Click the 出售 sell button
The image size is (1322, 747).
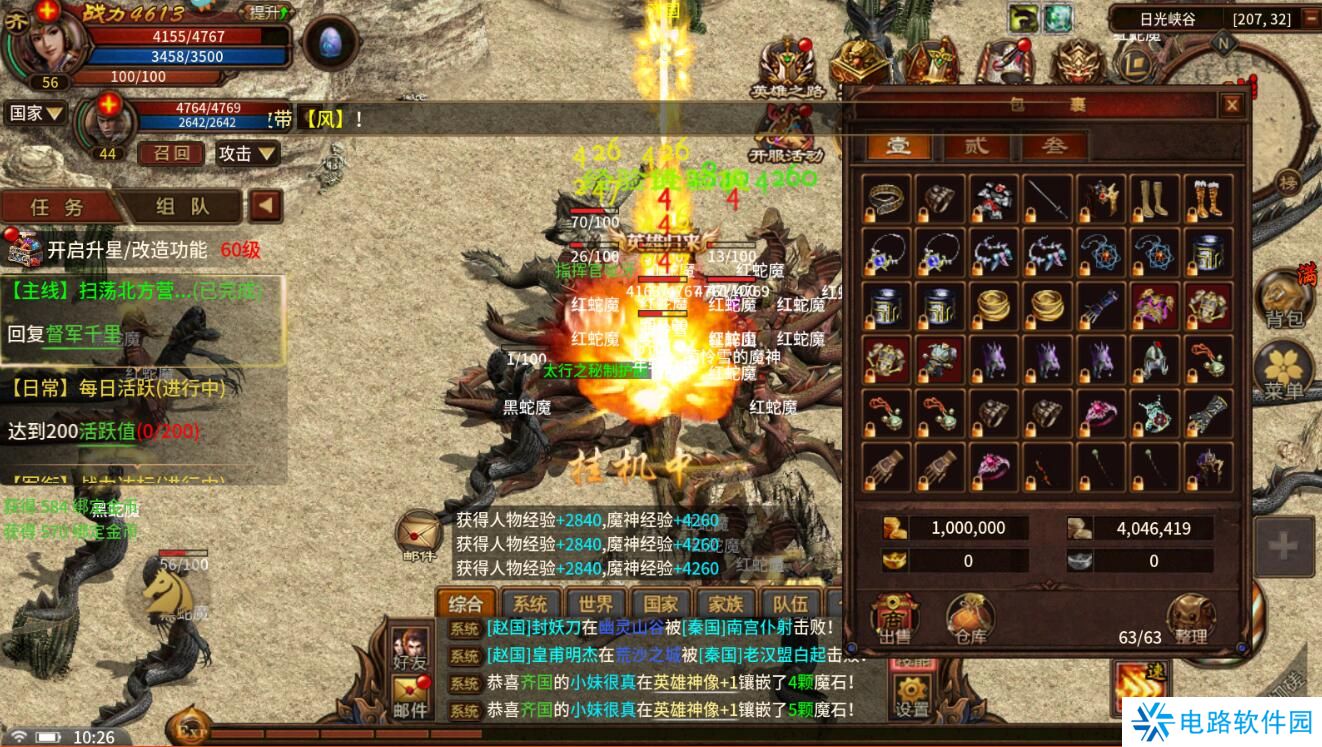click(x=894, y=620)
